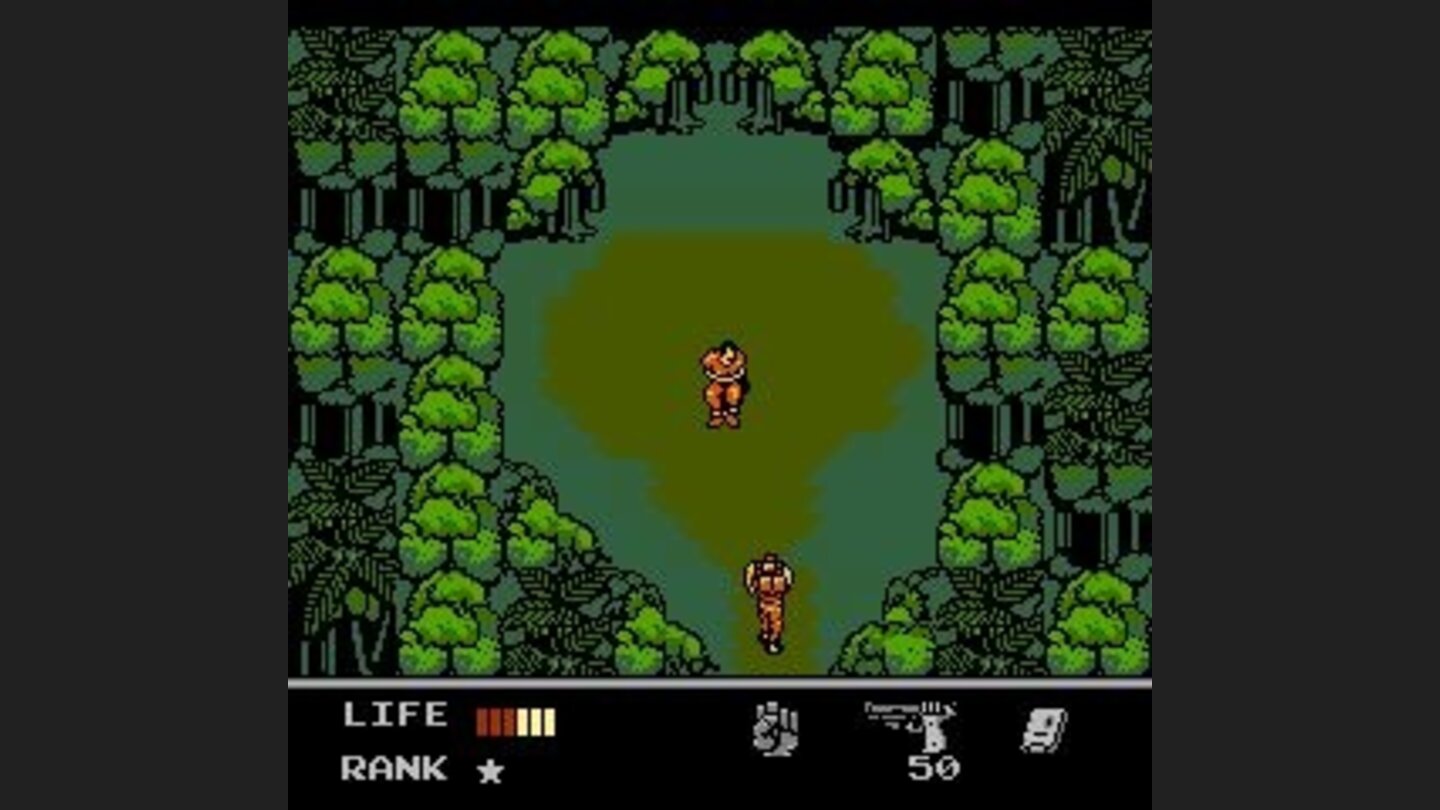This screenshot has height=810, width=1440.
Task: Switch to the LIFE row of the HUD
Action: pos(397,714)
